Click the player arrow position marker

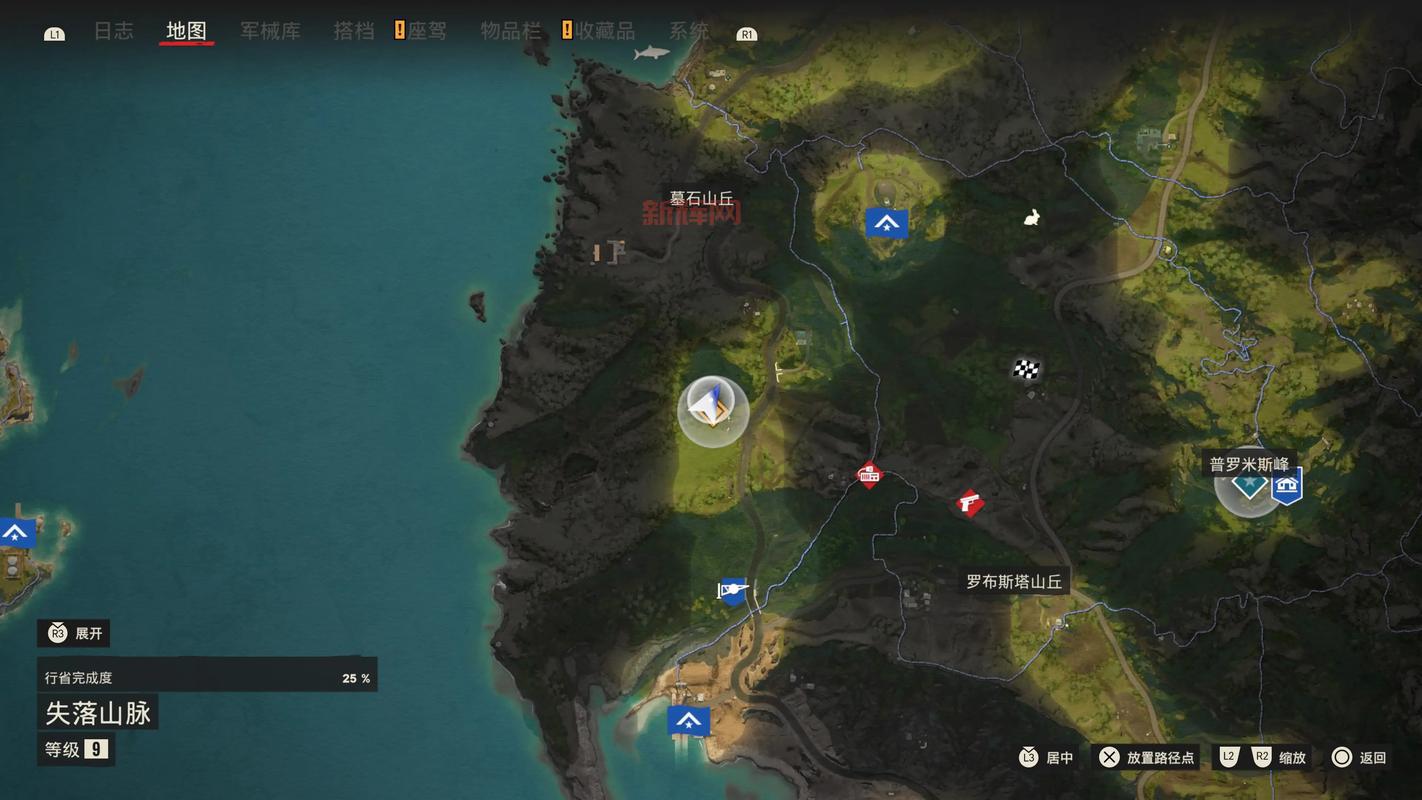tap(712, 408)
